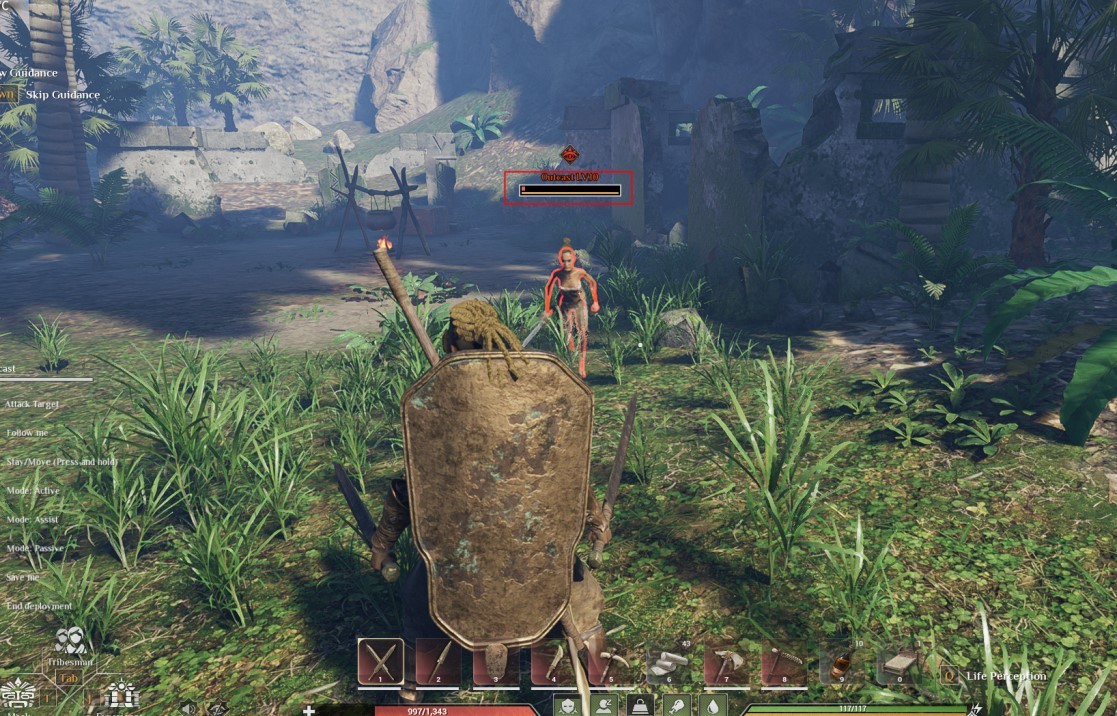Screen dimensions: 1117x716
Task: Equip the hammer in hotbar slot 8
Action: pyautogui.click(x=784, y=661)
